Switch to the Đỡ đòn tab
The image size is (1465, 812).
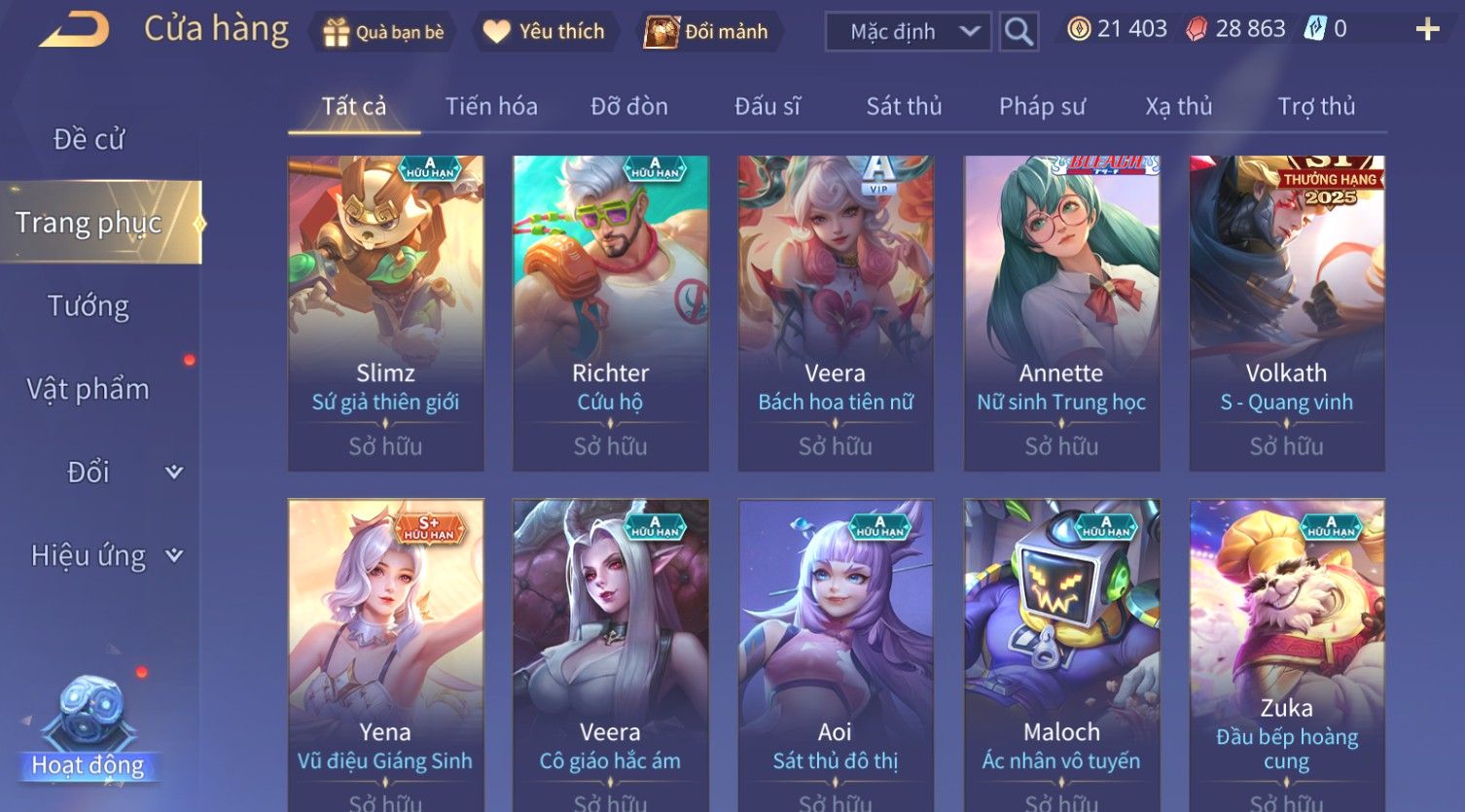[x=629, y=106]
